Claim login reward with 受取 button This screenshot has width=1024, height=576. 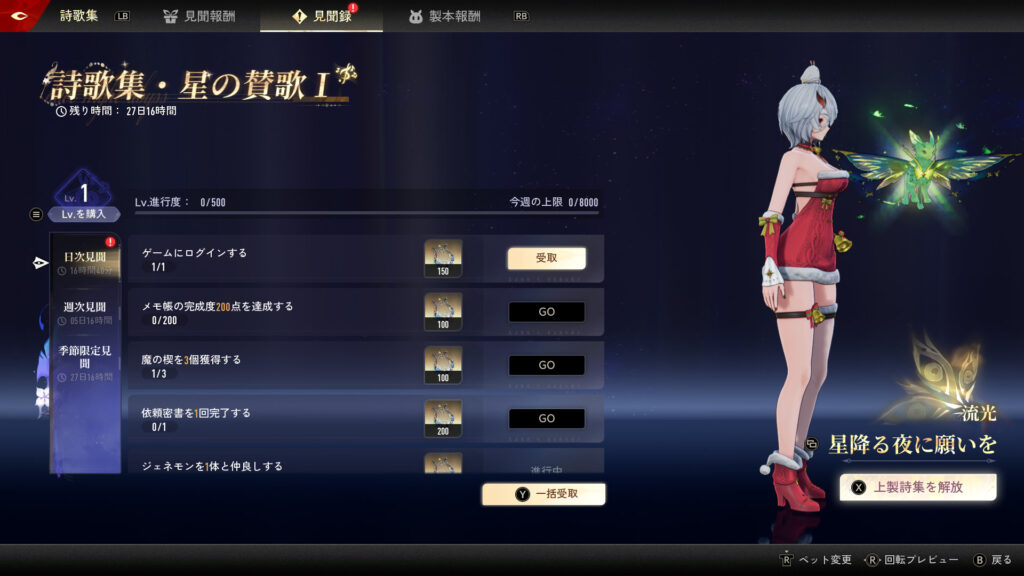546,258
